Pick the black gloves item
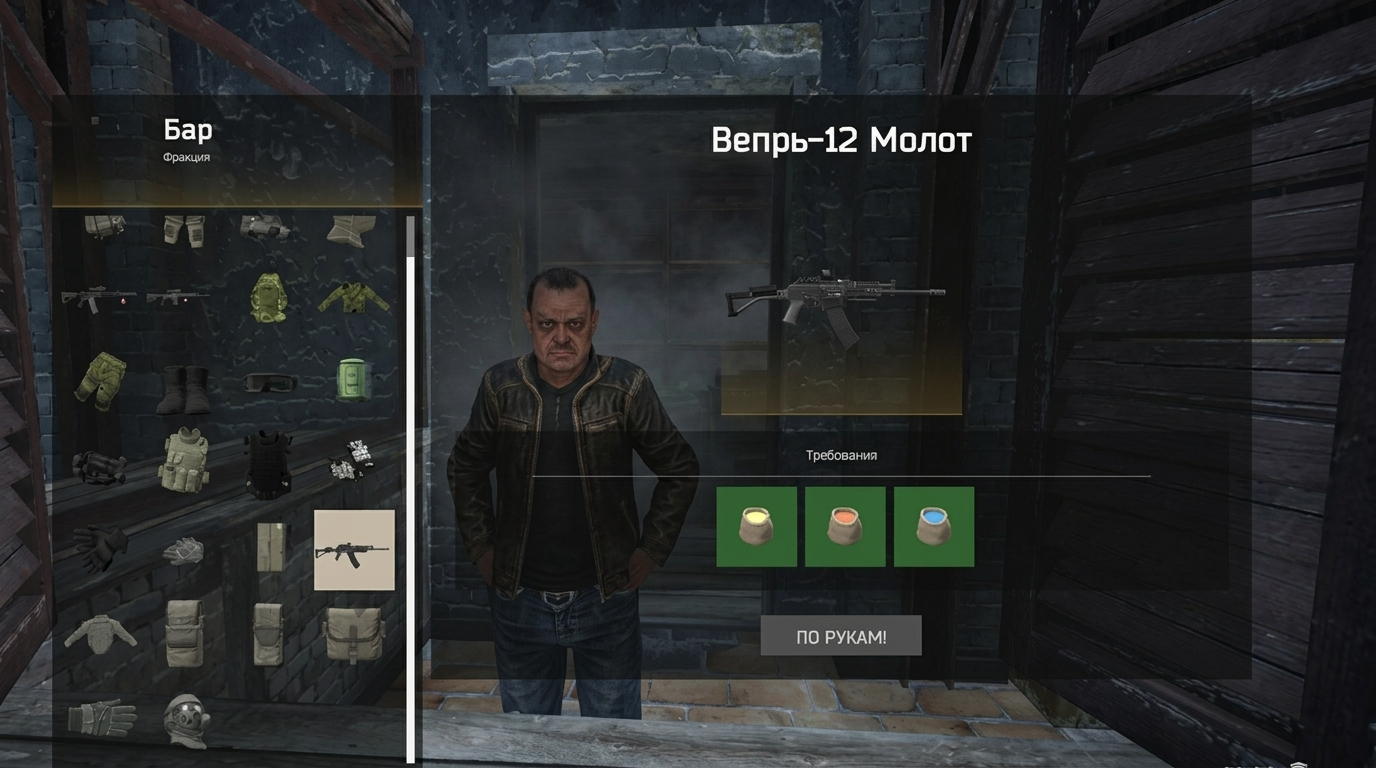 tap(100, 546)
